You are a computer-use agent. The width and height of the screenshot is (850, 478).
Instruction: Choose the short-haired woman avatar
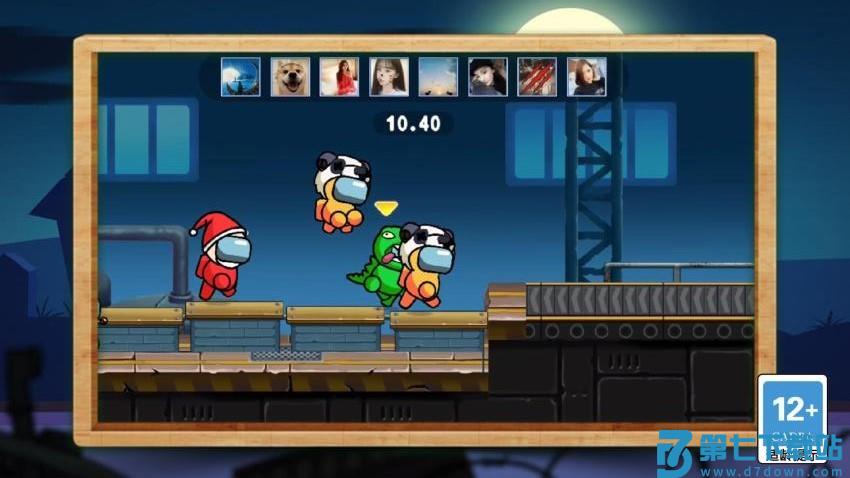tap(586, 77)
